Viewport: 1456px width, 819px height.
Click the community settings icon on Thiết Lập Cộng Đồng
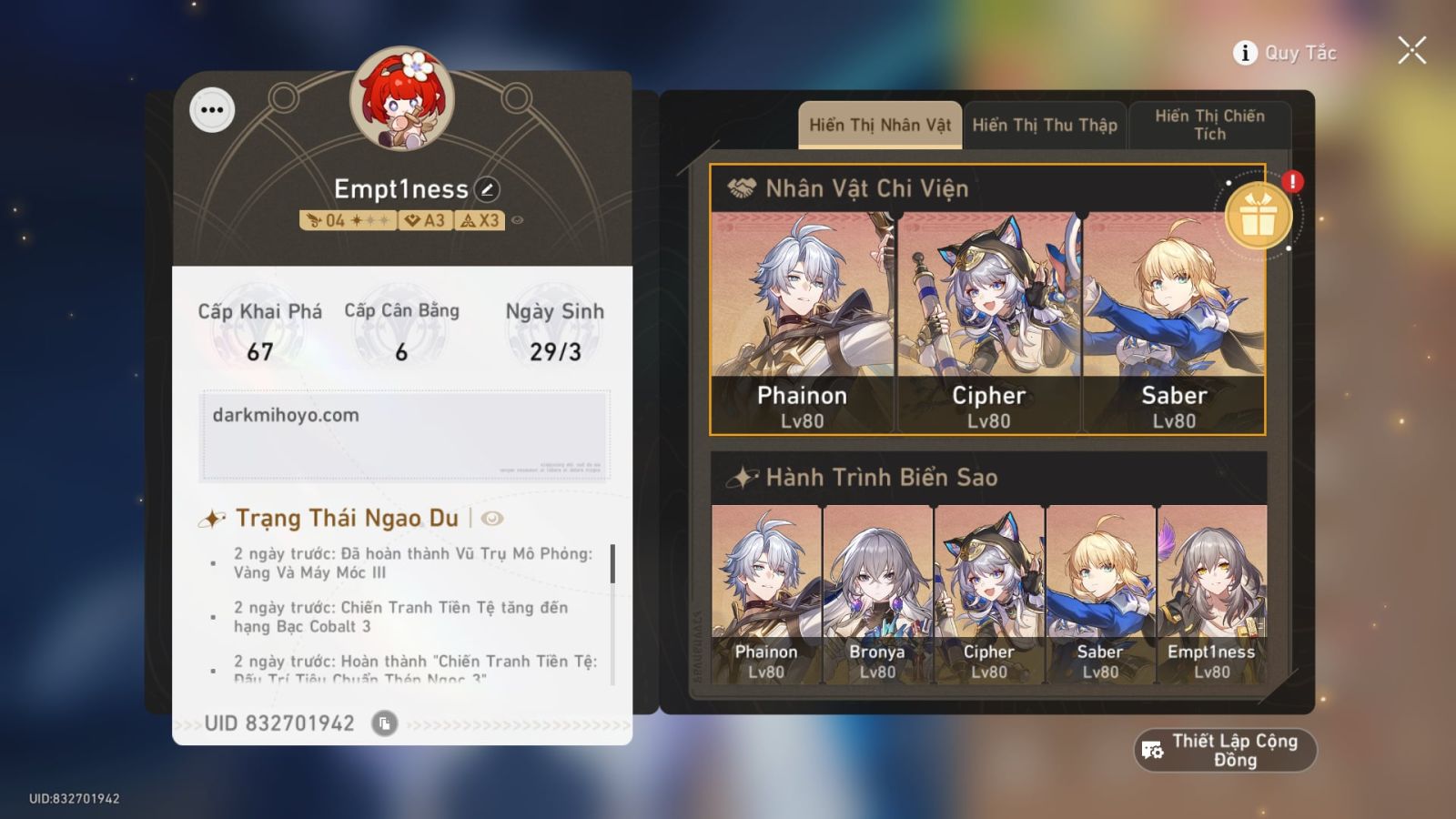tap(1152, 749)
